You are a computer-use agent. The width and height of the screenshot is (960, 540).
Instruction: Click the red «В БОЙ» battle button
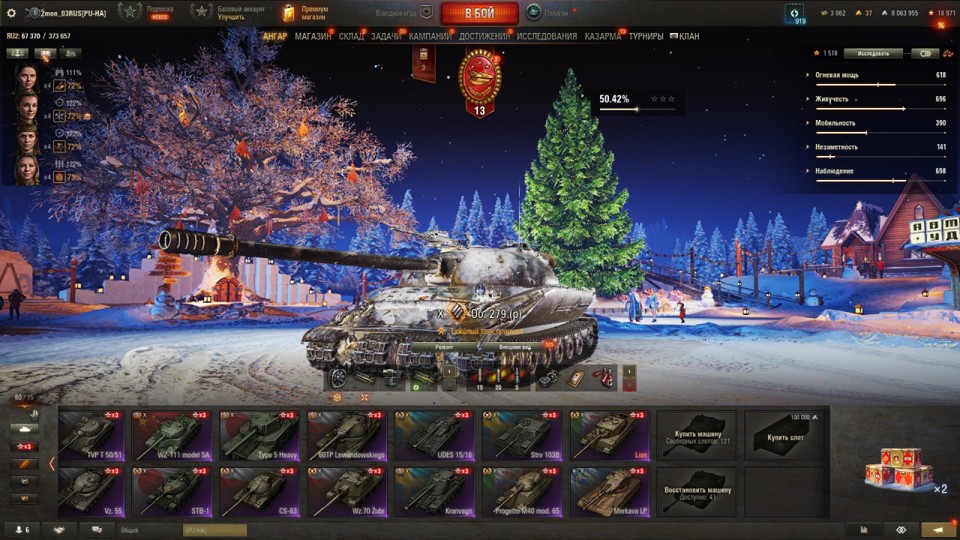pos(479,13)
